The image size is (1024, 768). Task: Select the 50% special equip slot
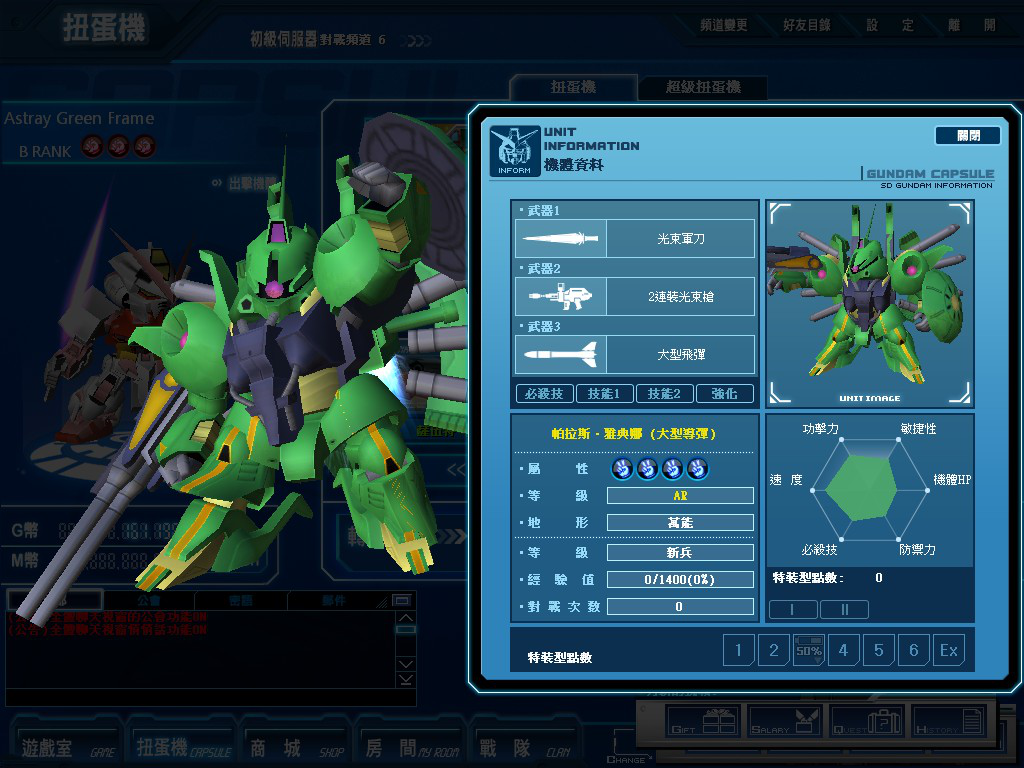click(808, 651)
